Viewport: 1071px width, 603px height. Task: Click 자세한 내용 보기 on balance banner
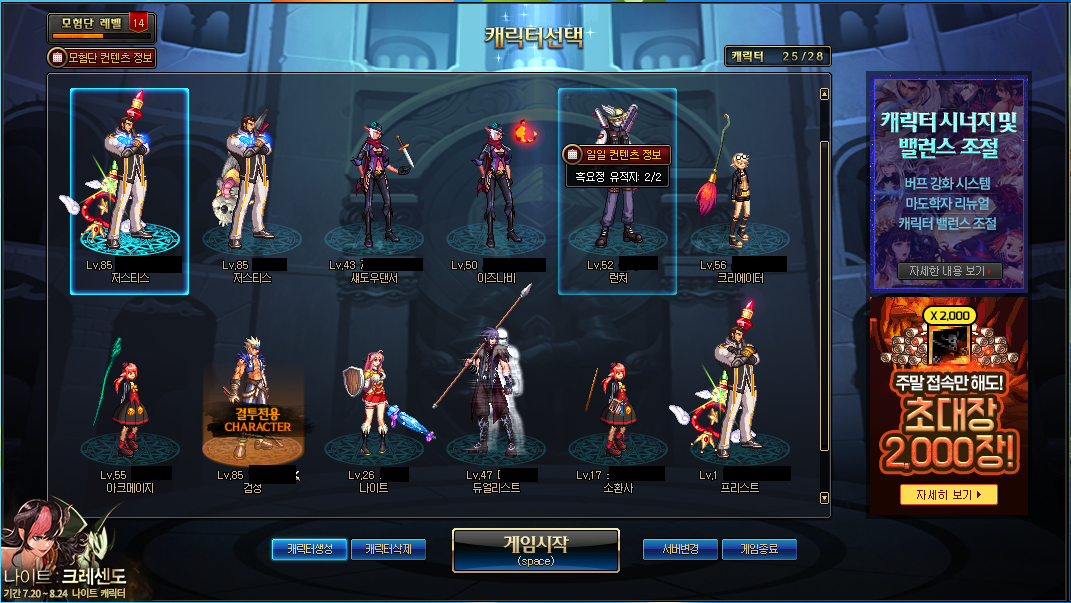tap(949, 271)
